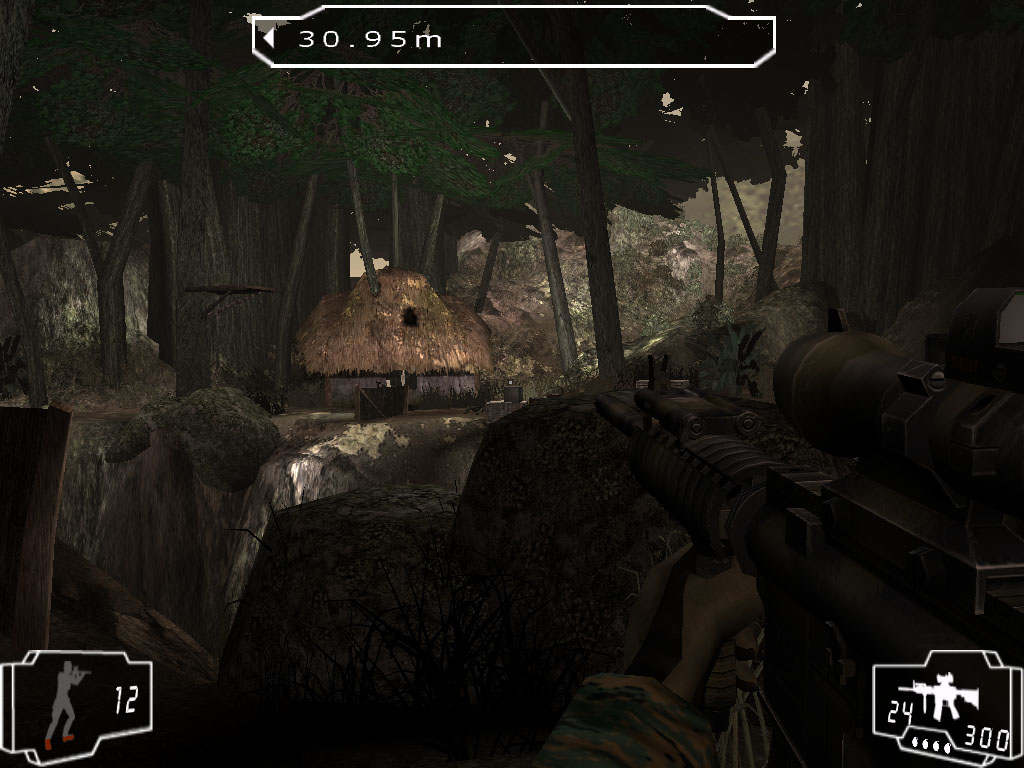This screenshot has width=1024, height=768.
Task: Select the assault rifle weapon icon
Action: [x=938, y=700]
